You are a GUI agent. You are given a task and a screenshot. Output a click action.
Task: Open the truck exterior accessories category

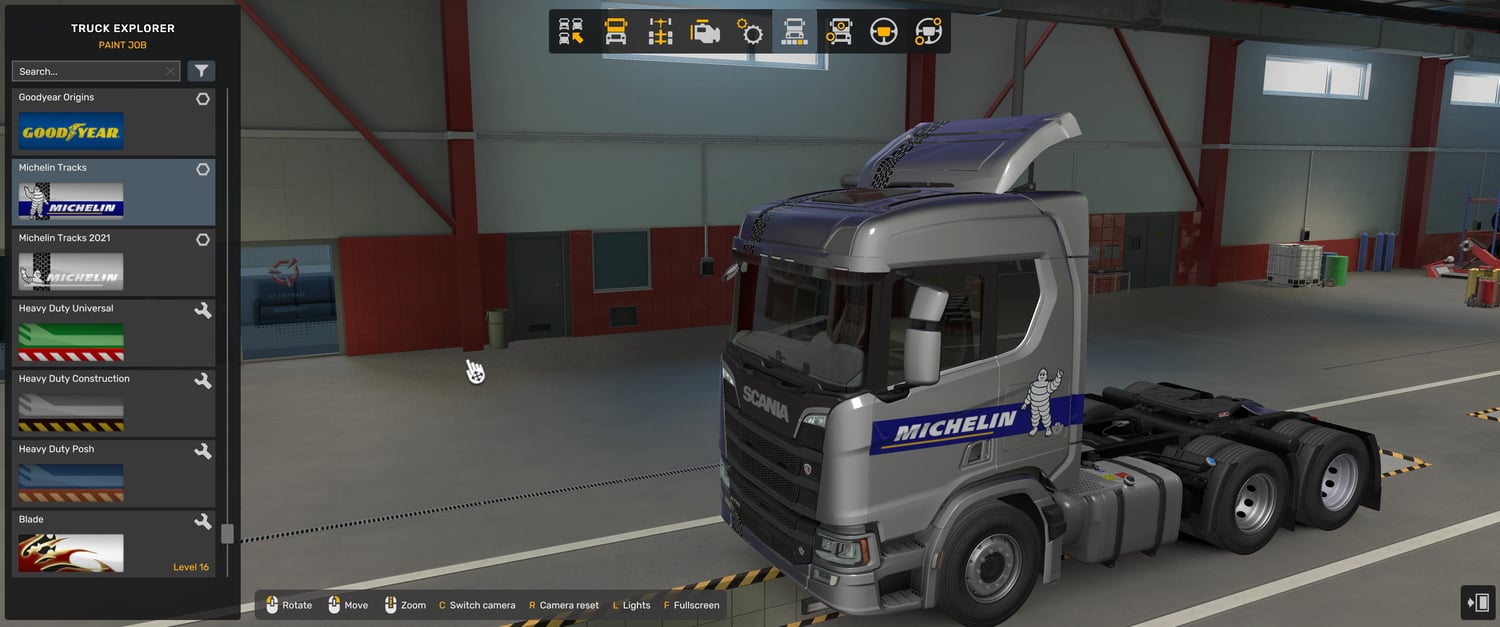[x=839, y=32]
